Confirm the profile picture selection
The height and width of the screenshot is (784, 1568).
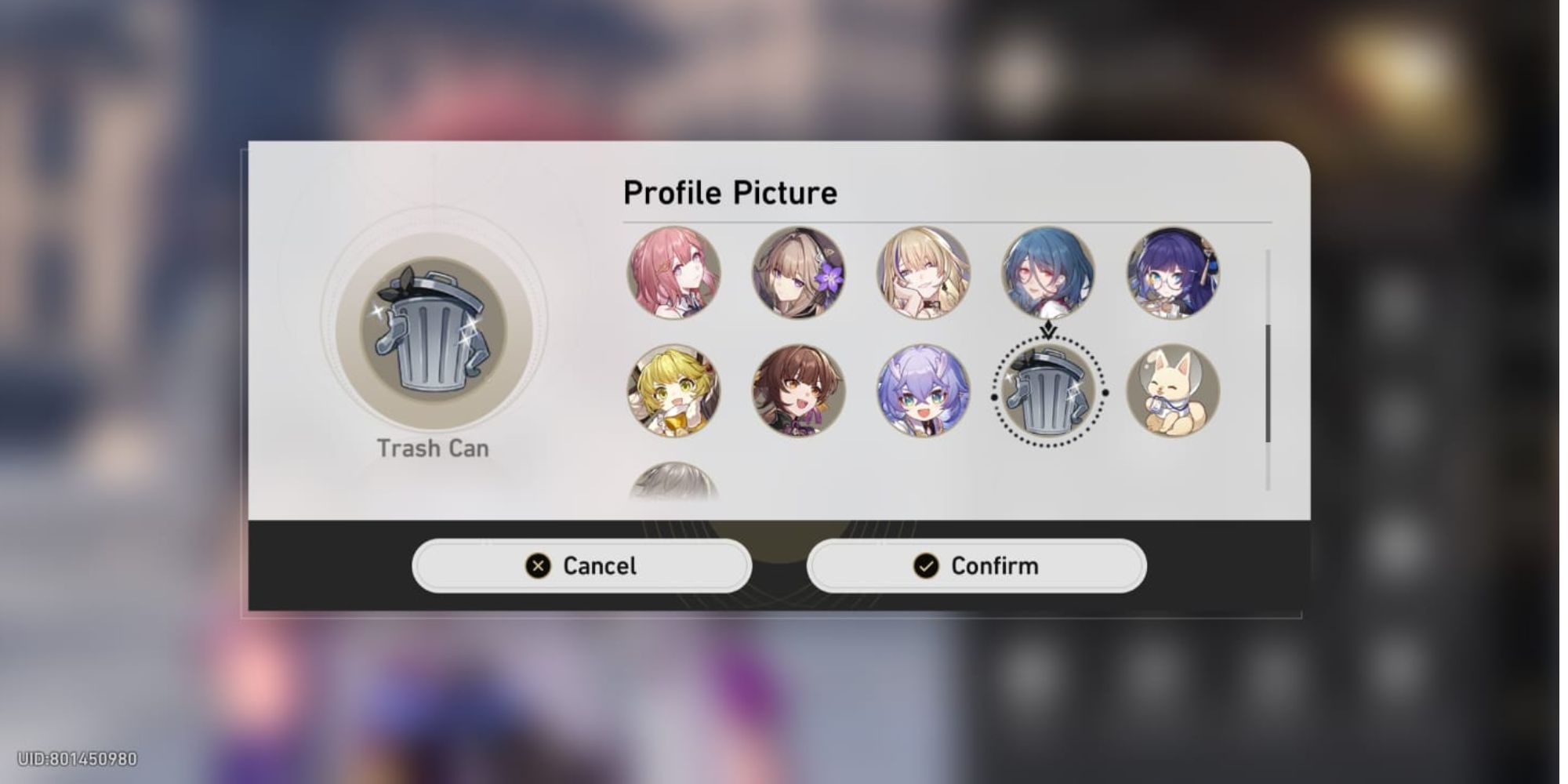[976, 565]
